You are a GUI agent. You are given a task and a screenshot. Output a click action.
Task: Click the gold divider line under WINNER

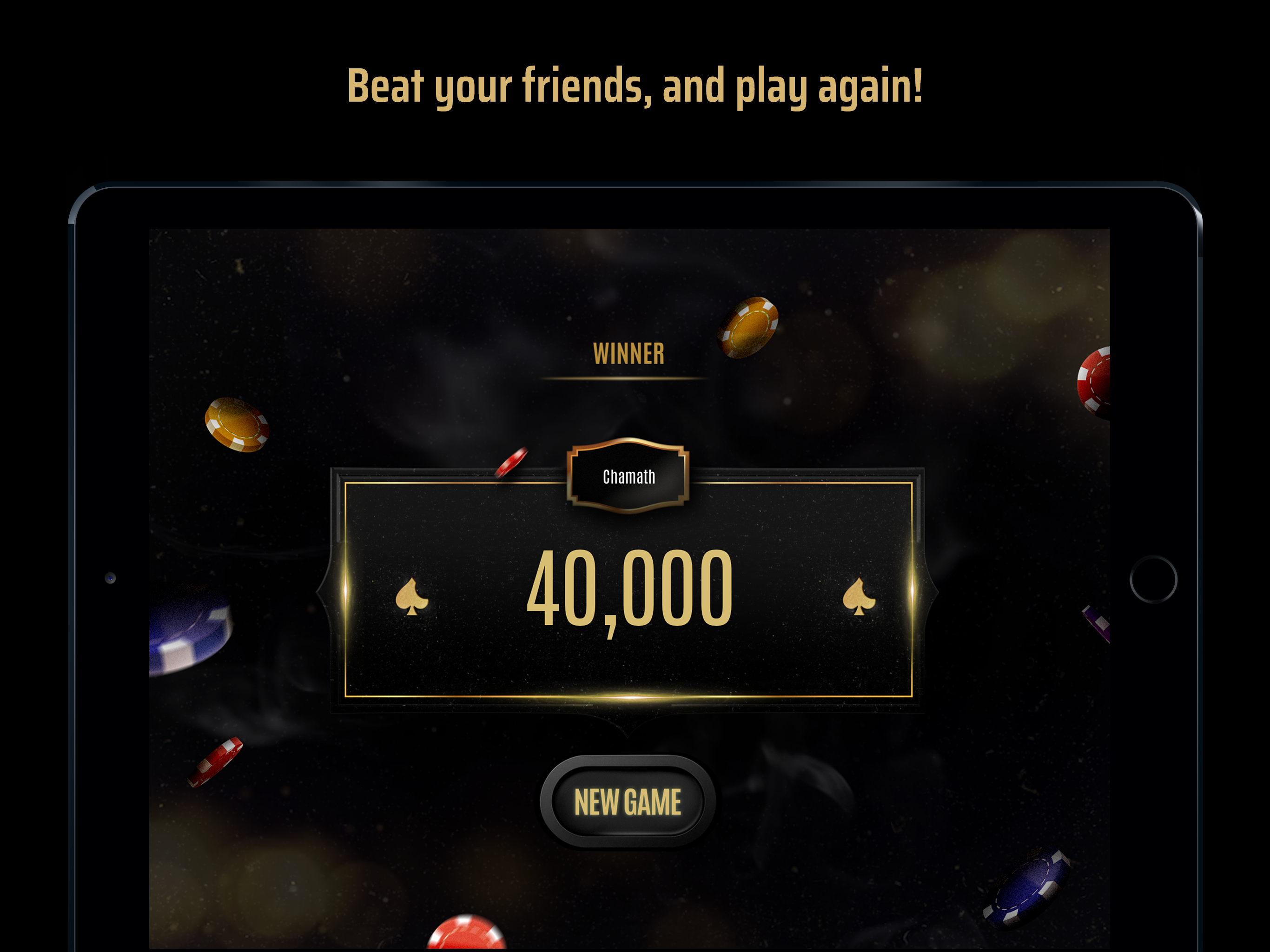628,379
